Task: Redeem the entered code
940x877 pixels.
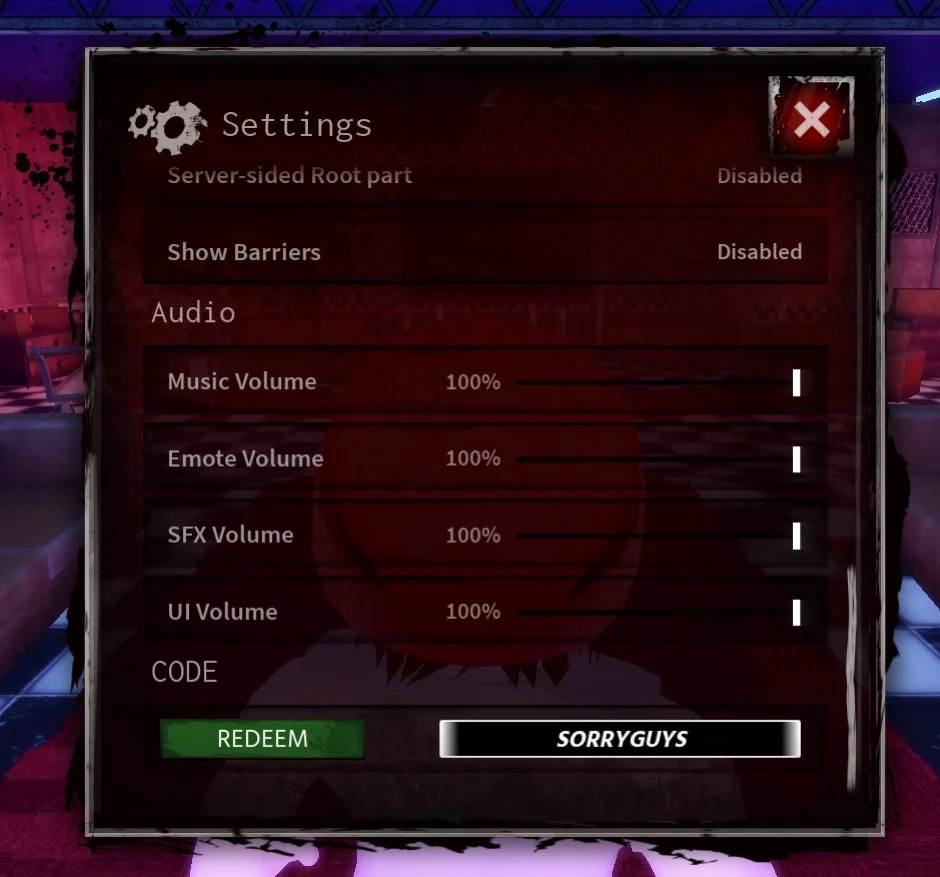Action: tap(262, 739)
